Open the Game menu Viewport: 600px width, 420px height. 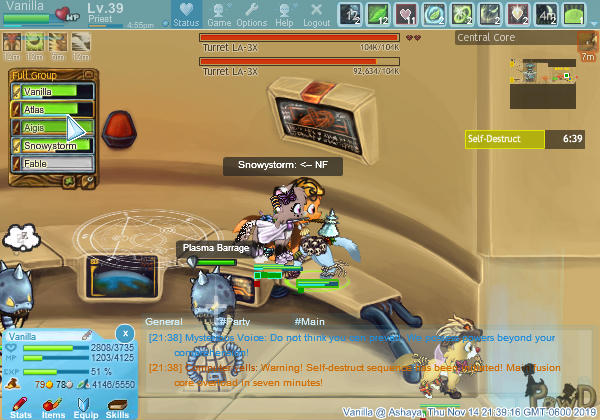point(219,14)
